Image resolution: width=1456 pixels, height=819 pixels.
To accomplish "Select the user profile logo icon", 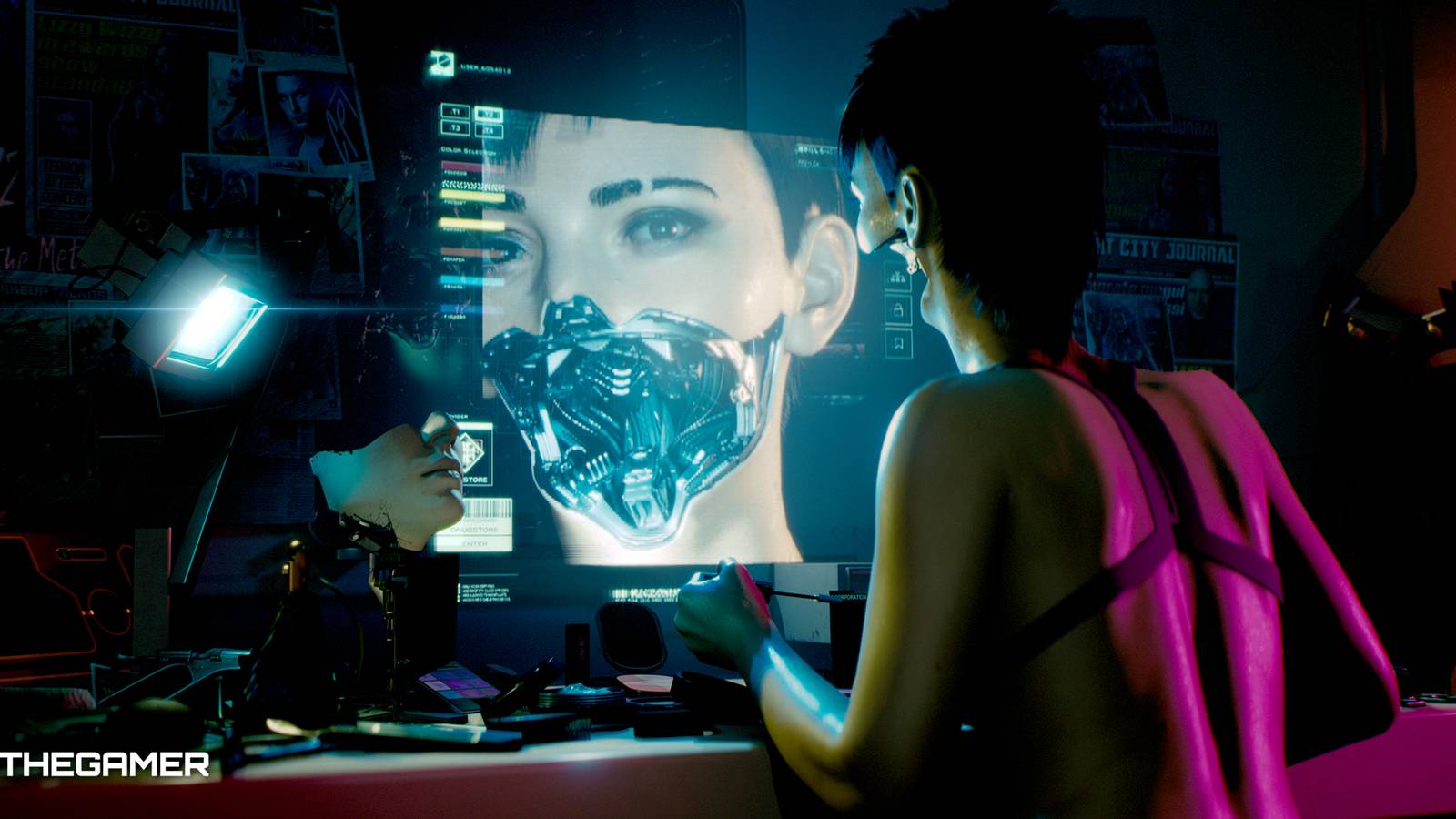I will 441,63.
